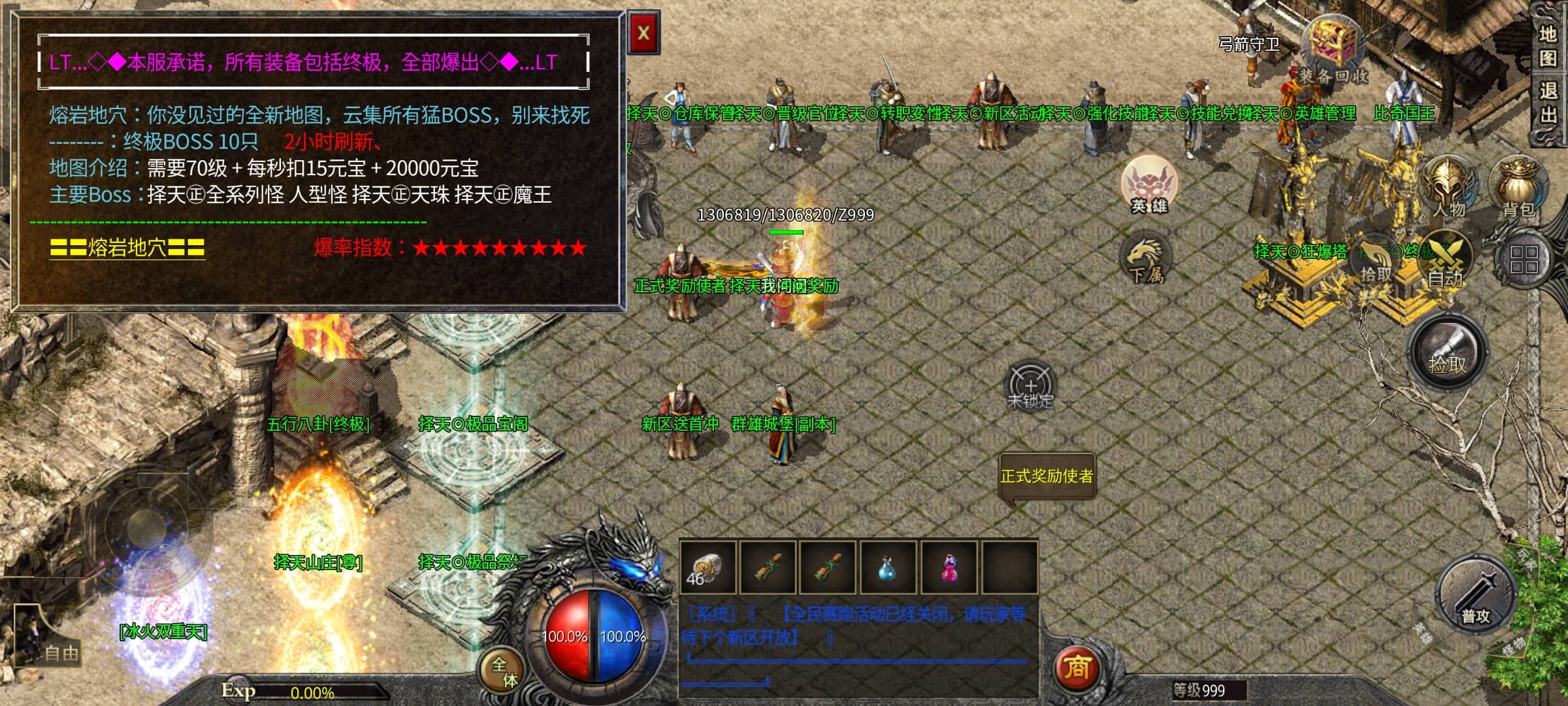Open the 商 shop button
Screen dimensions: 1568x706
[x=1077, y=667]
